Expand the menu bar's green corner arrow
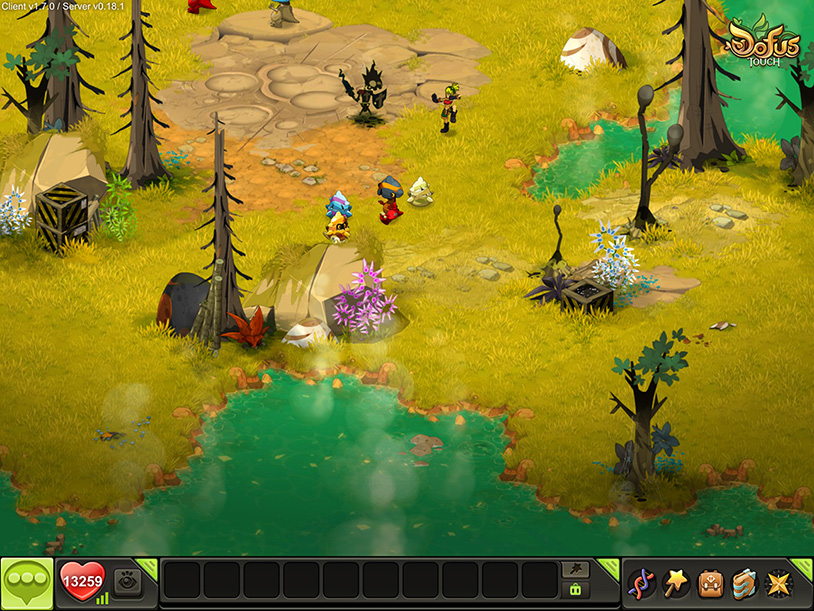This screenshot has height=611, width=814. [x=802, y=567]
